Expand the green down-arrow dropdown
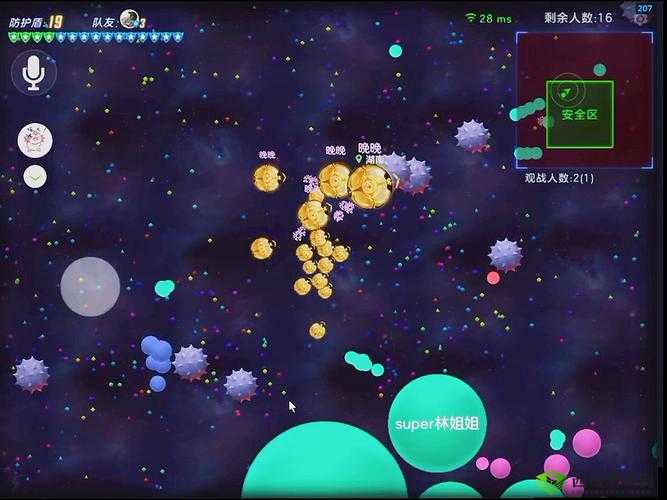Image resolution: width=667 pixels, height=500 pixels. coord(35,177)
